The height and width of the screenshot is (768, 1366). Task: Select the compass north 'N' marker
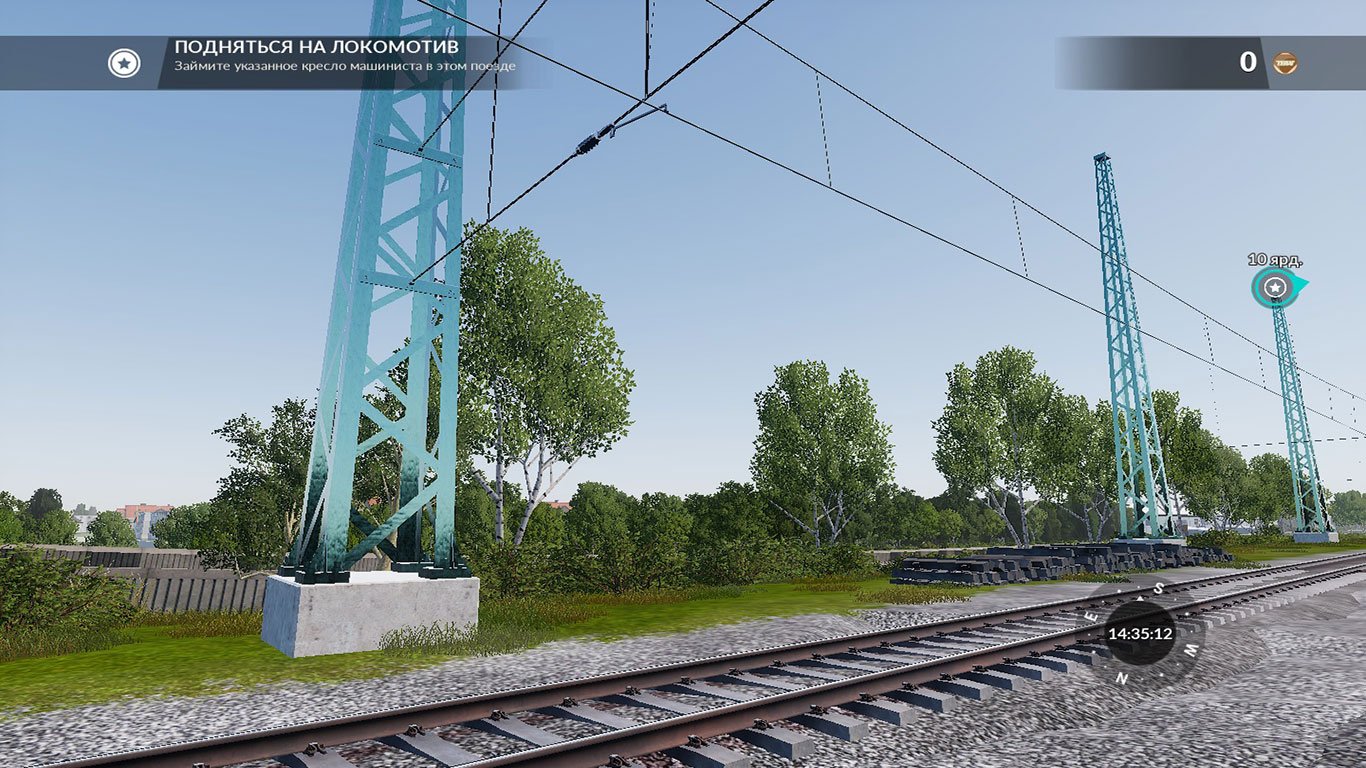coord(1122,678)
